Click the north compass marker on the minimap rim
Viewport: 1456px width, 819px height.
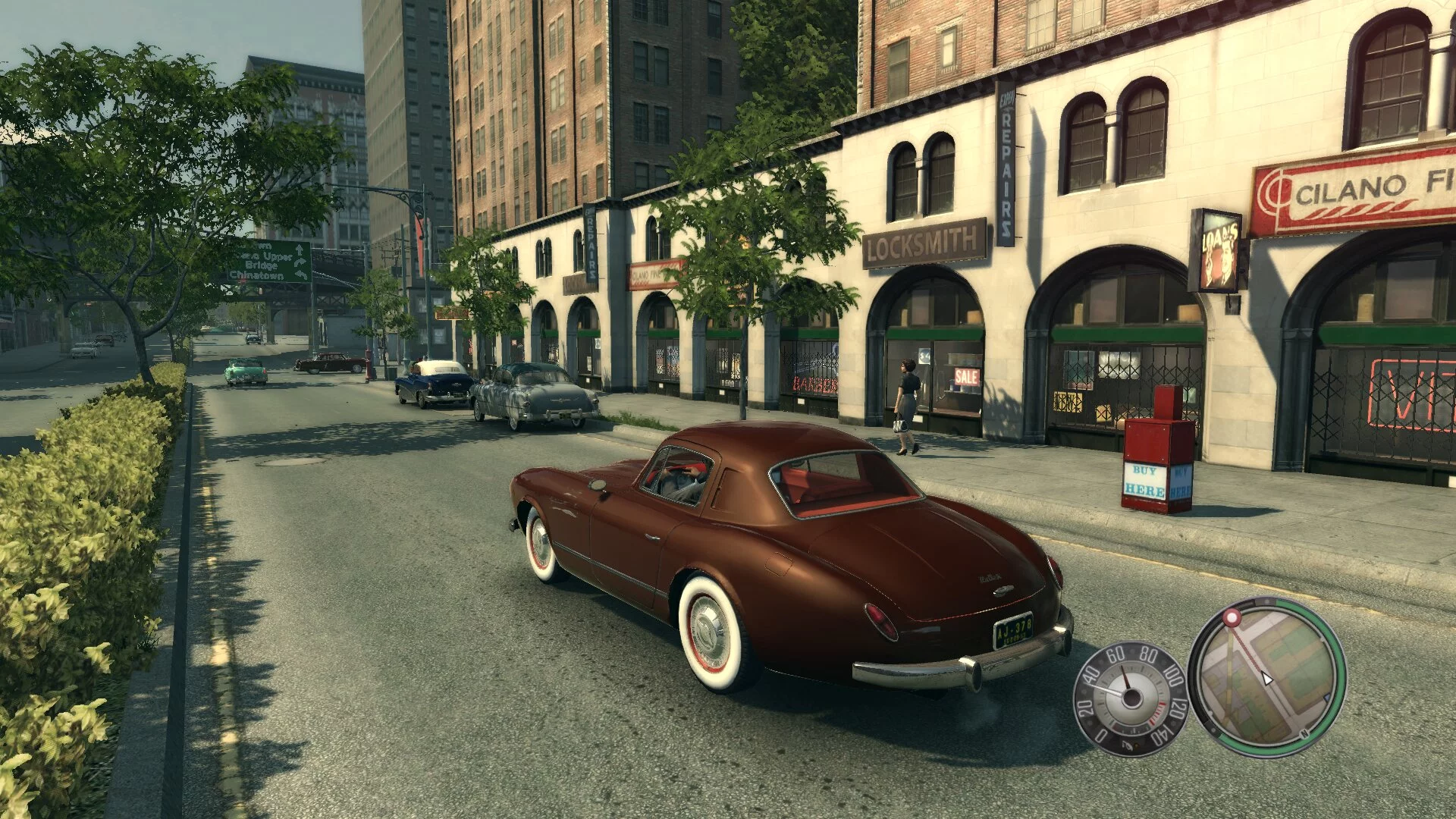(1304, 733)
